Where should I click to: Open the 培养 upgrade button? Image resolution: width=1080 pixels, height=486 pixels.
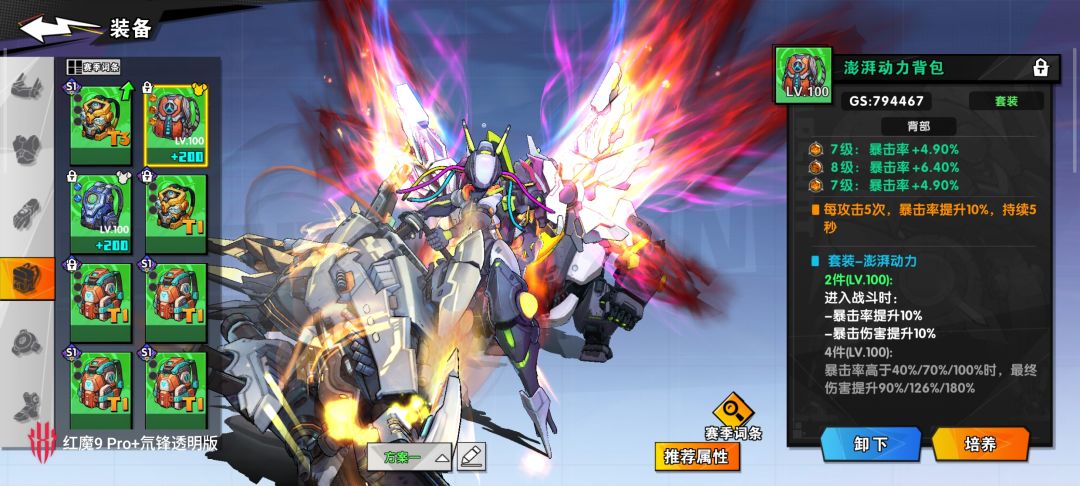pyautogui.click(x=981, y=444)
